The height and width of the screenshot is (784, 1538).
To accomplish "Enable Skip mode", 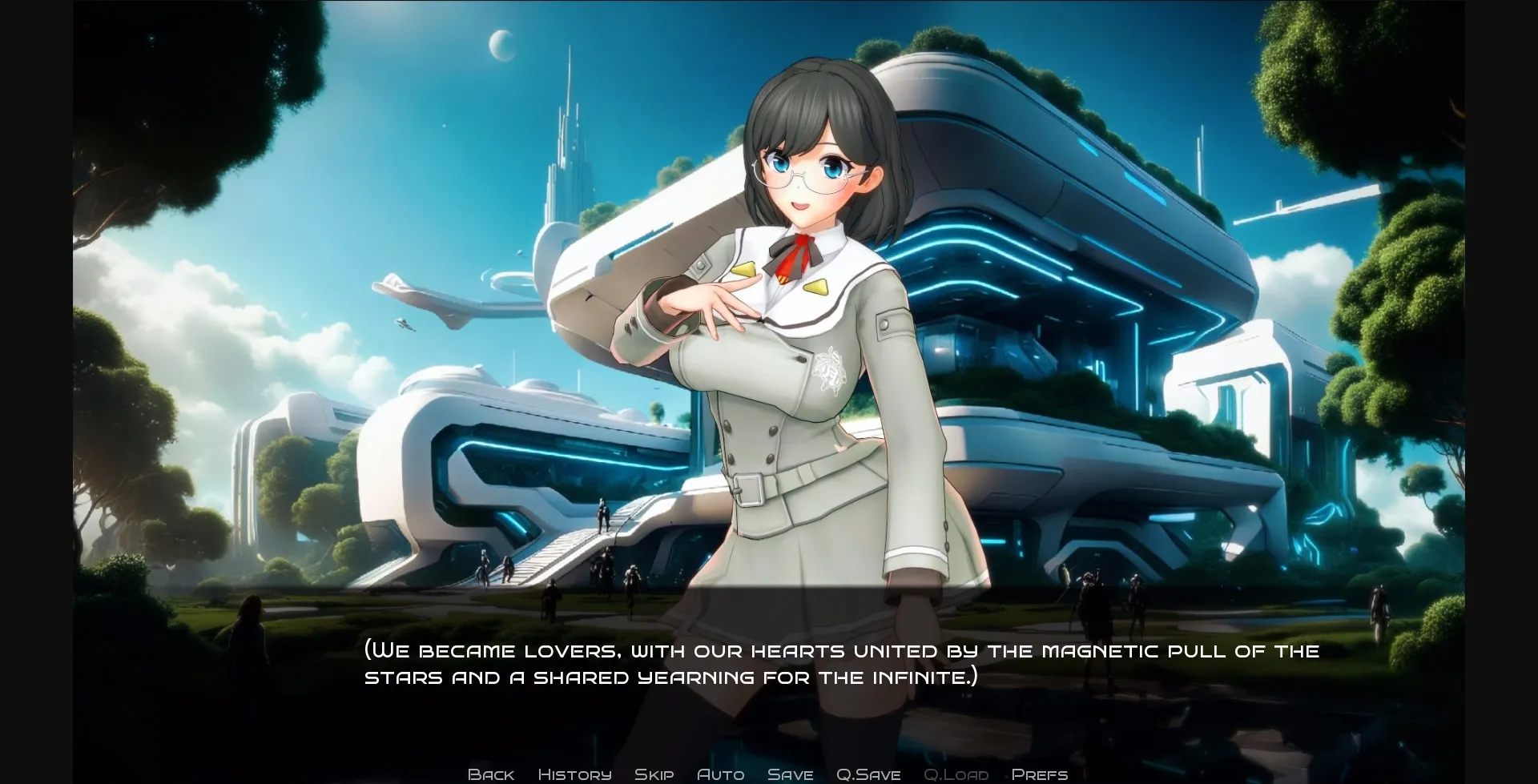I will coord(654,774).
